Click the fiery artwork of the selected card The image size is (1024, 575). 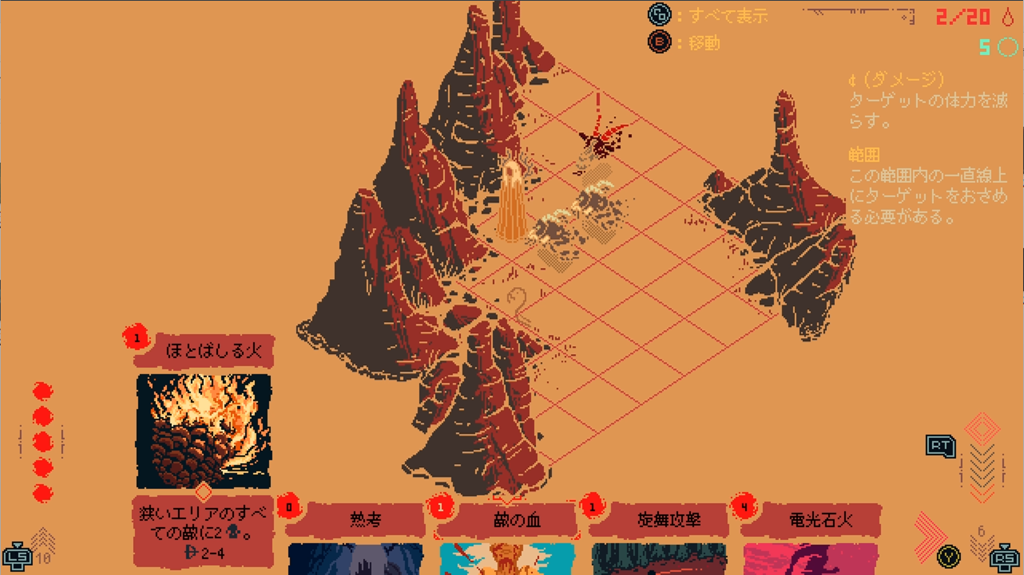point(204,430)
